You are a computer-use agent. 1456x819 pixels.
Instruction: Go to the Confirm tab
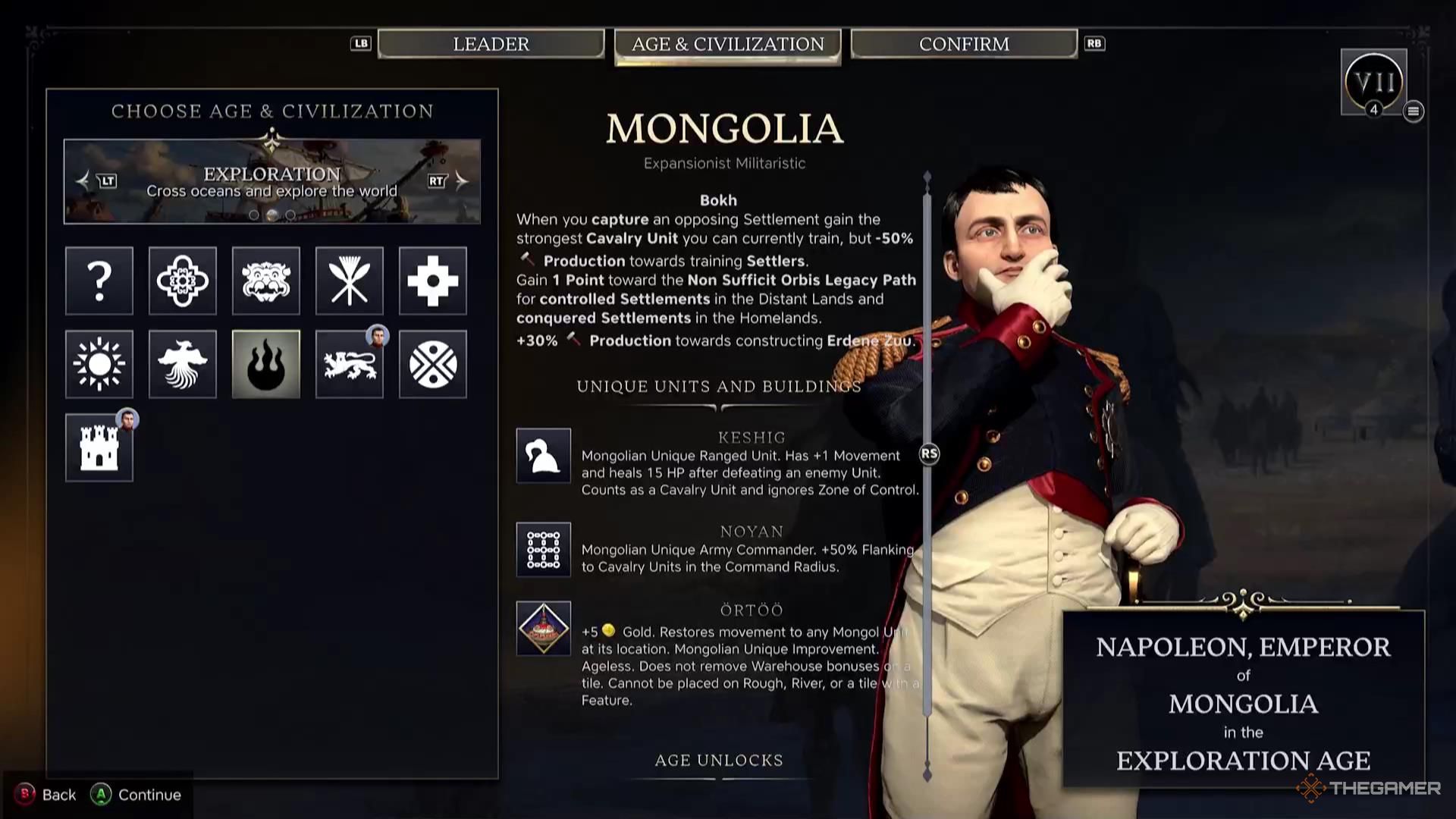point(964,44)
